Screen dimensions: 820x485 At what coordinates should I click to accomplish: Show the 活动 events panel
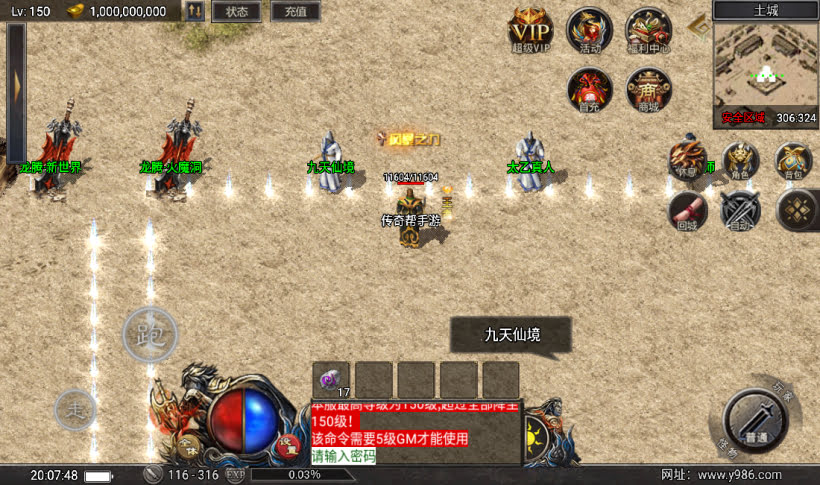coord(590,30)
